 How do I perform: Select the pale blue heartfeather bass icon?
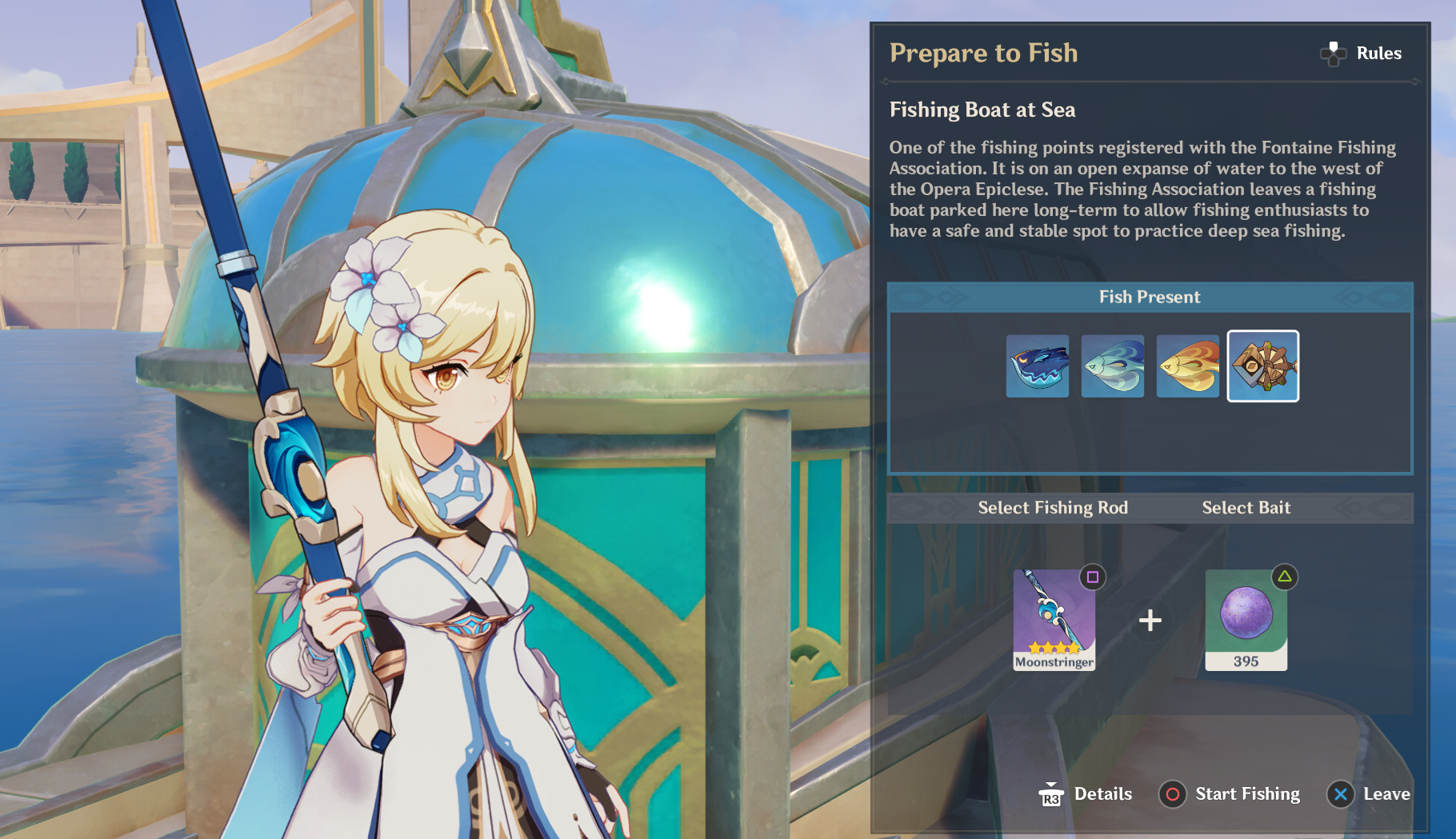point(1112,366)
